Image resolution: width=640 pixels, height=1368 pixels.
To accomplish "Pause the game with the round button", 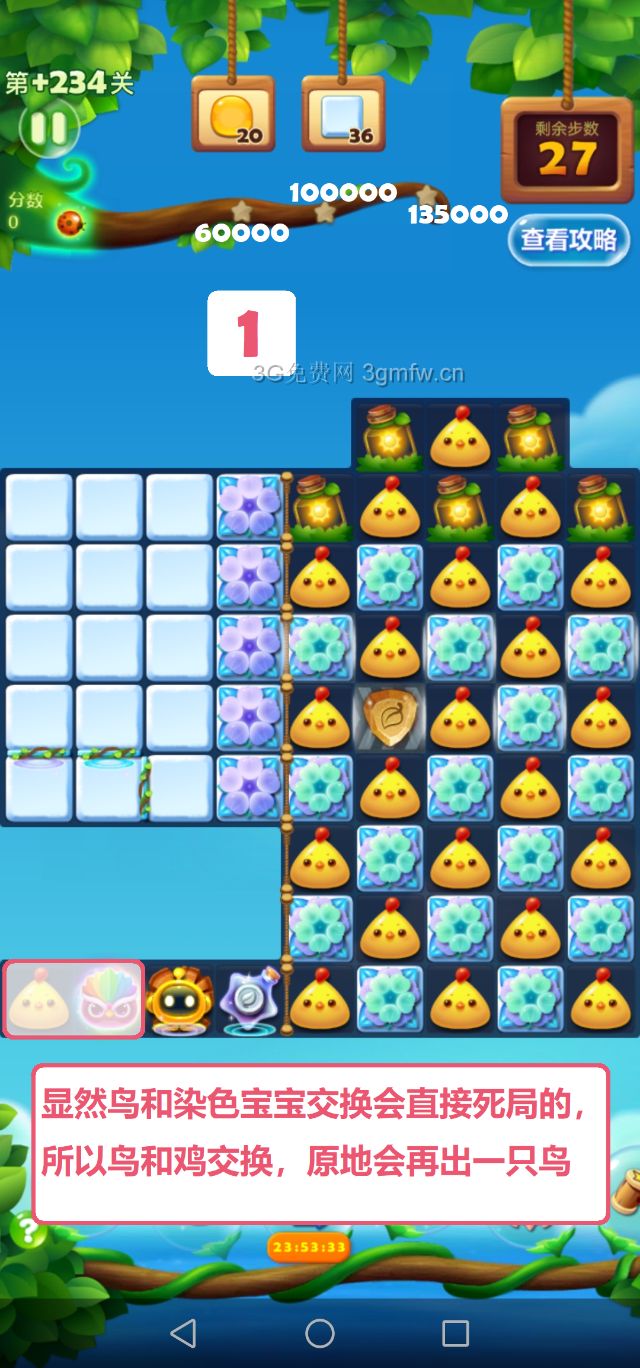I will point(48,128).
